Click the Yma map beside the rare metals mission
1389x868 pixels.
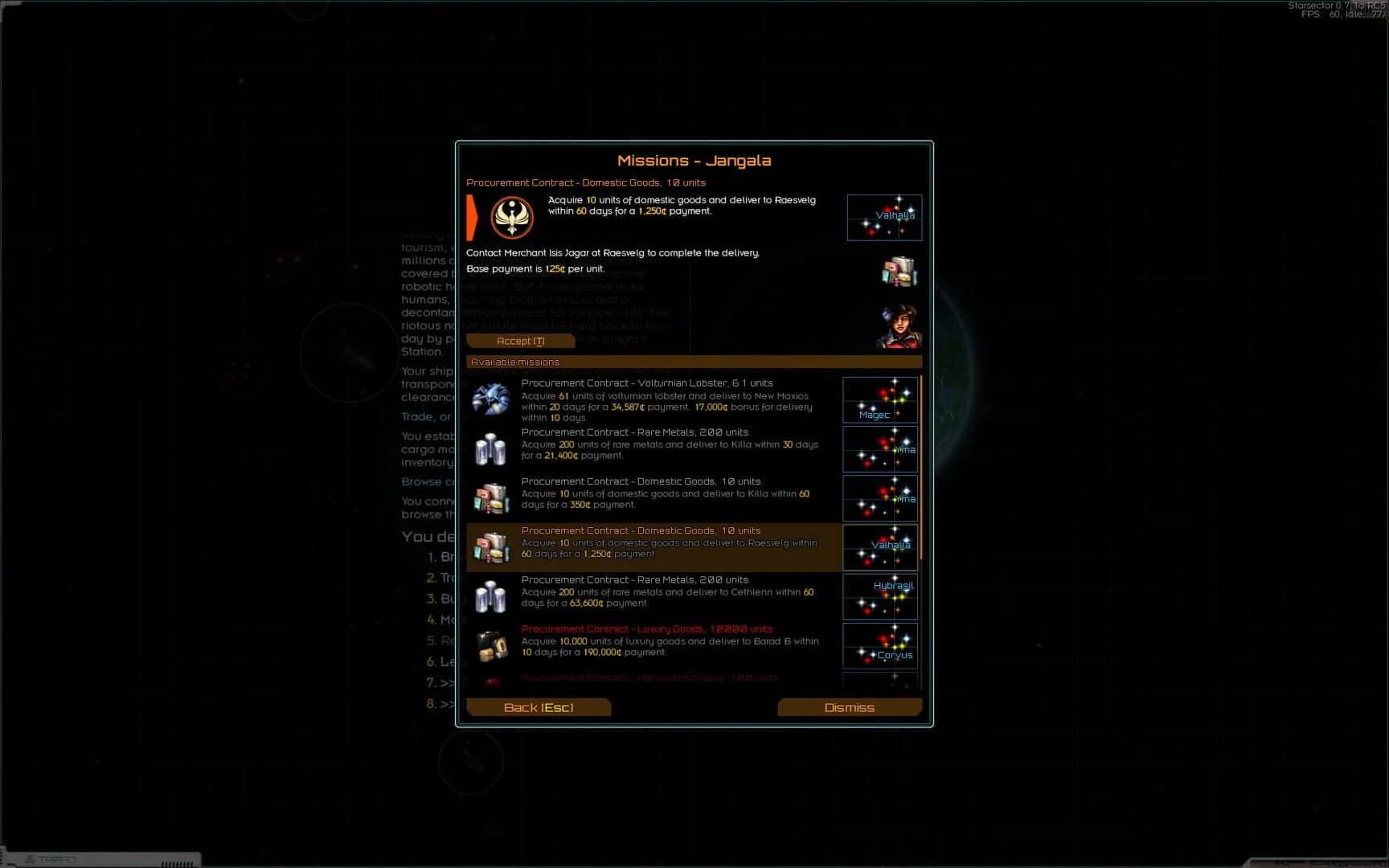[879, 449]
